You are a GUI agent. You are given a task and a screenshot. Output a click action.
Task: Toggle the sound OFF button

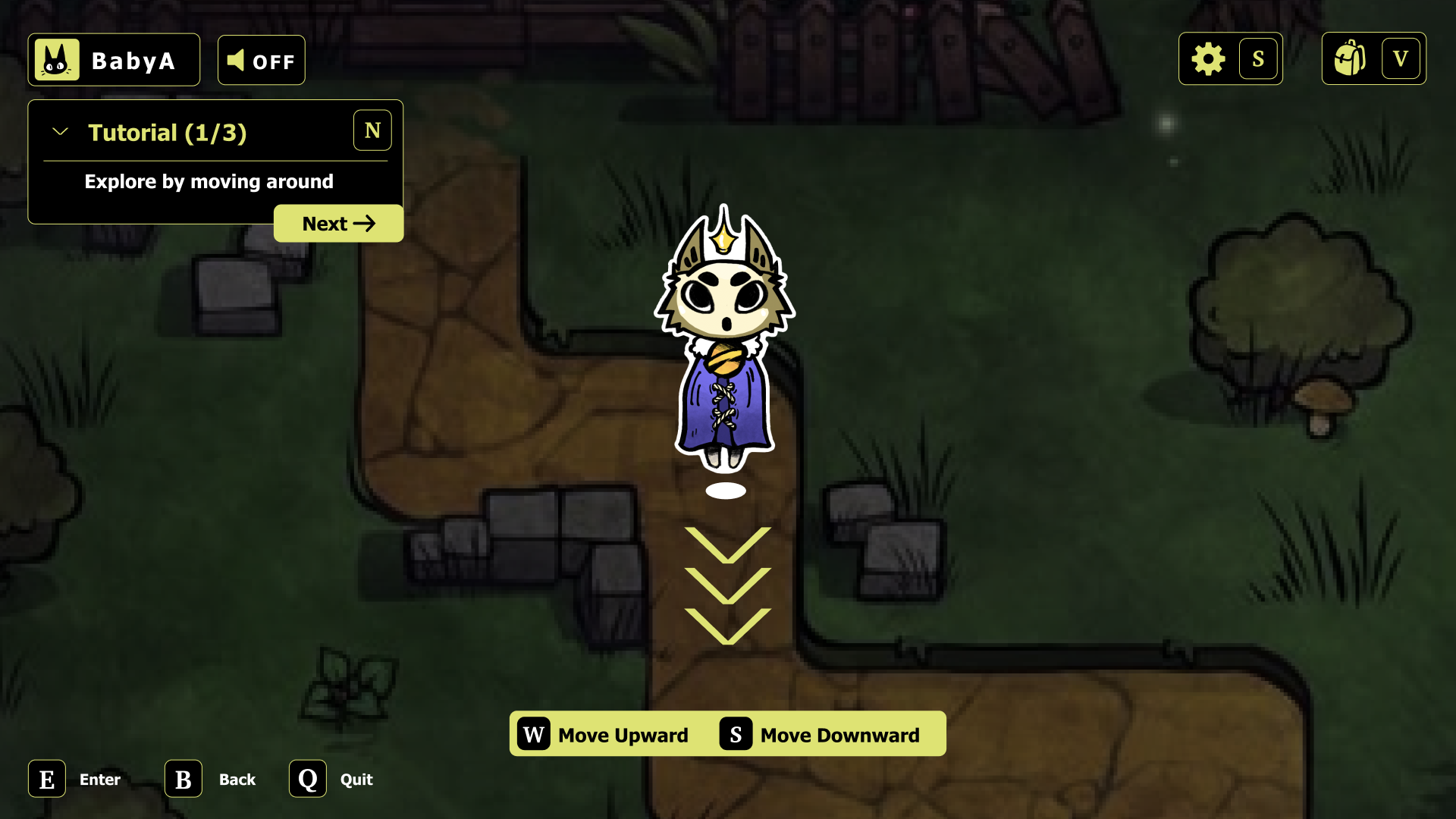pyautogui.click(x=261, y=61)
